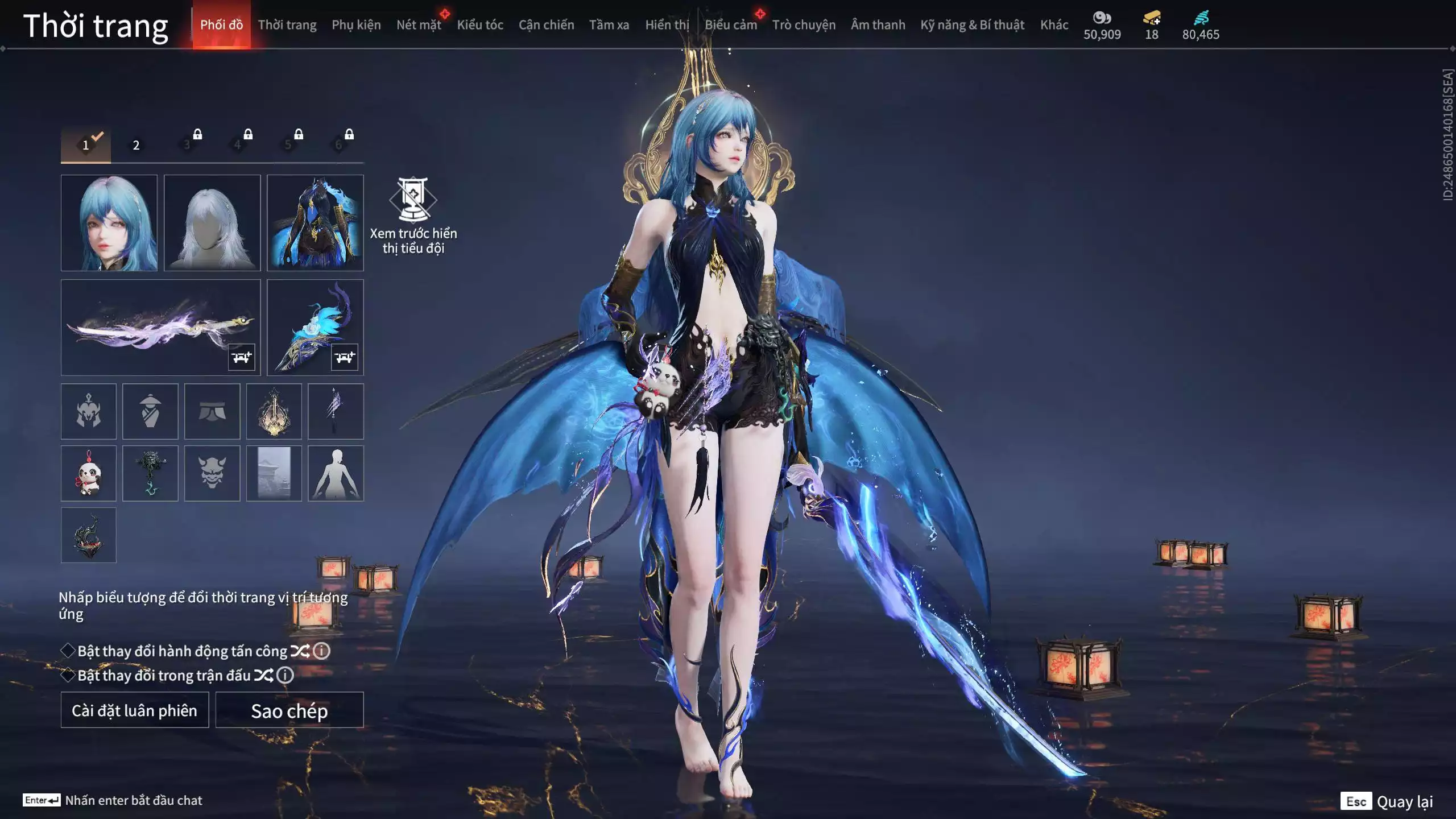Open Xem trước hiển thị tiểu đội preview

[x=413, y=216]
